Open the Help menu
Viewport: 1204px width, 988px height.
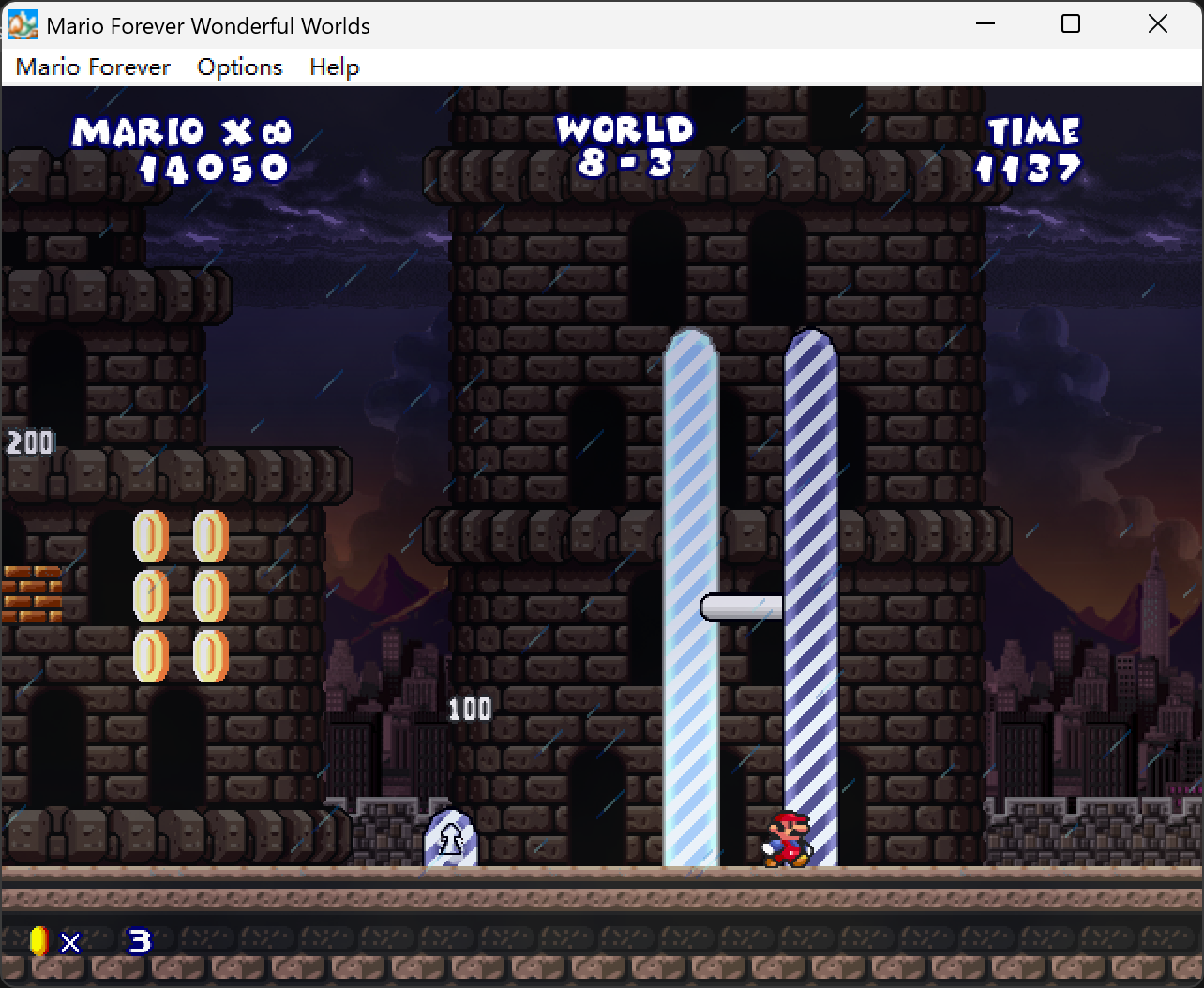click(334, 67)
